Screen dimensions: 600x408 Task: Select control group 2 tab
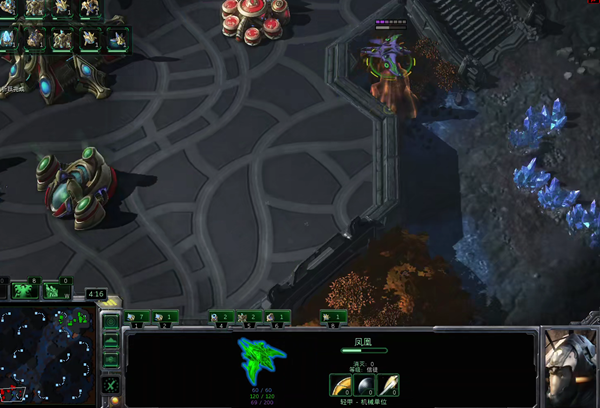click(x=165, y=317)
